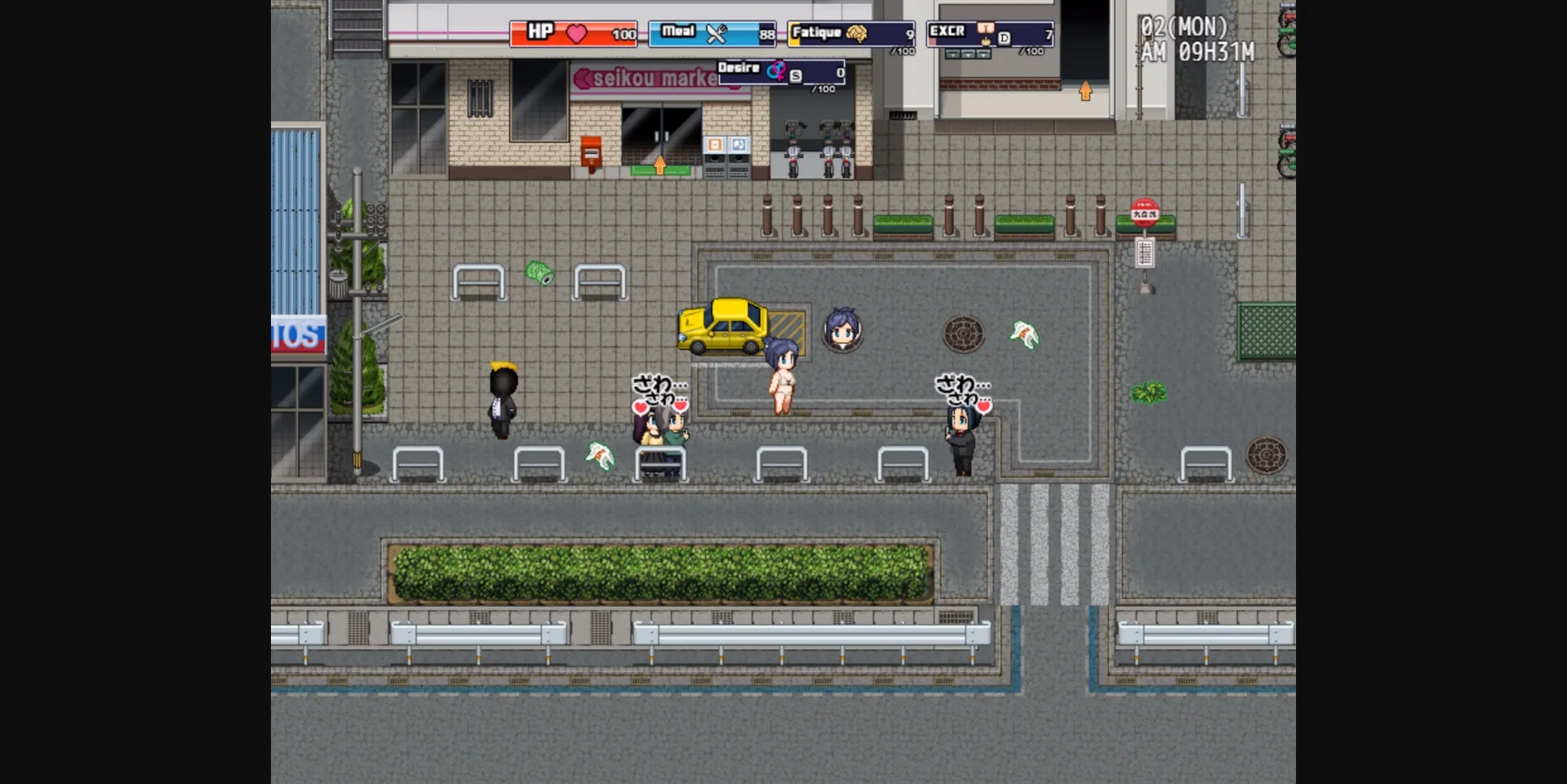
Task: Open the middle down-arrow under the EXCR gauge
Action: pos(968,55)
